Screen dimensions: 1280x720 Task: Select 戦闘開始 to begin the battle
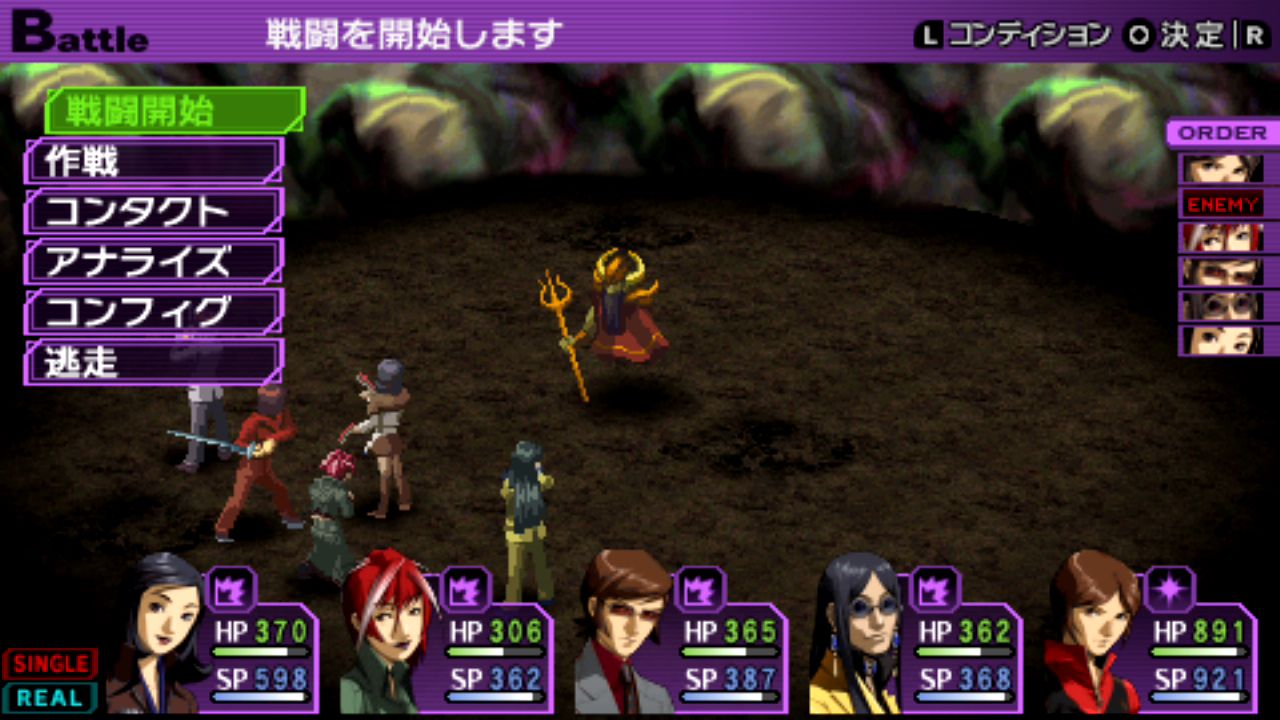pos(174,111)
